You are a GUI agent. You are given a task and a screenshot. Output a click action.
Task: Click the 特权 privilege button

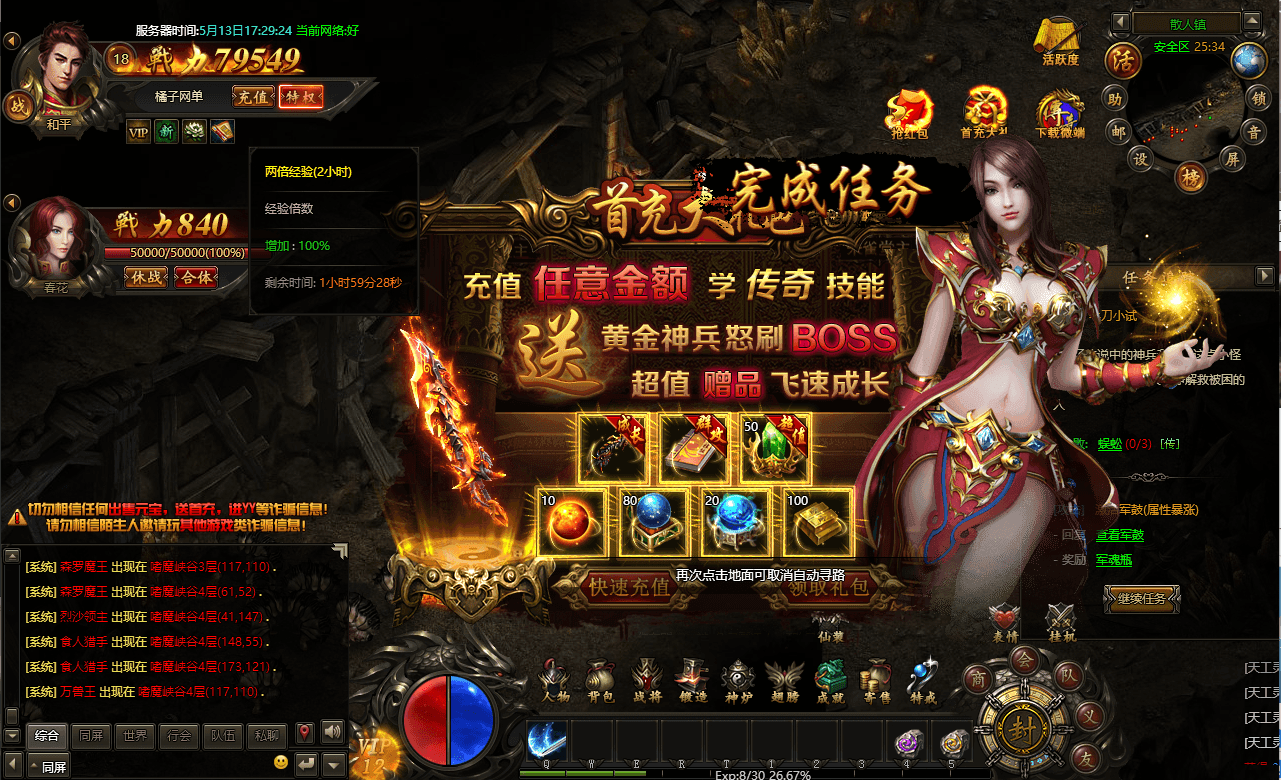point(300,97)
